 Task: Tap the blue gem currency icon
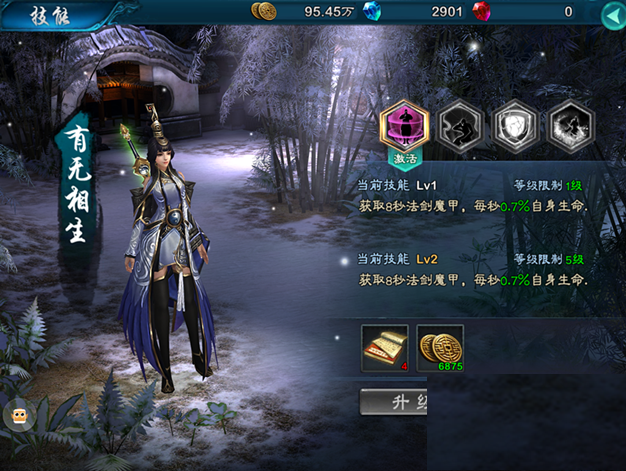(372, 12)
